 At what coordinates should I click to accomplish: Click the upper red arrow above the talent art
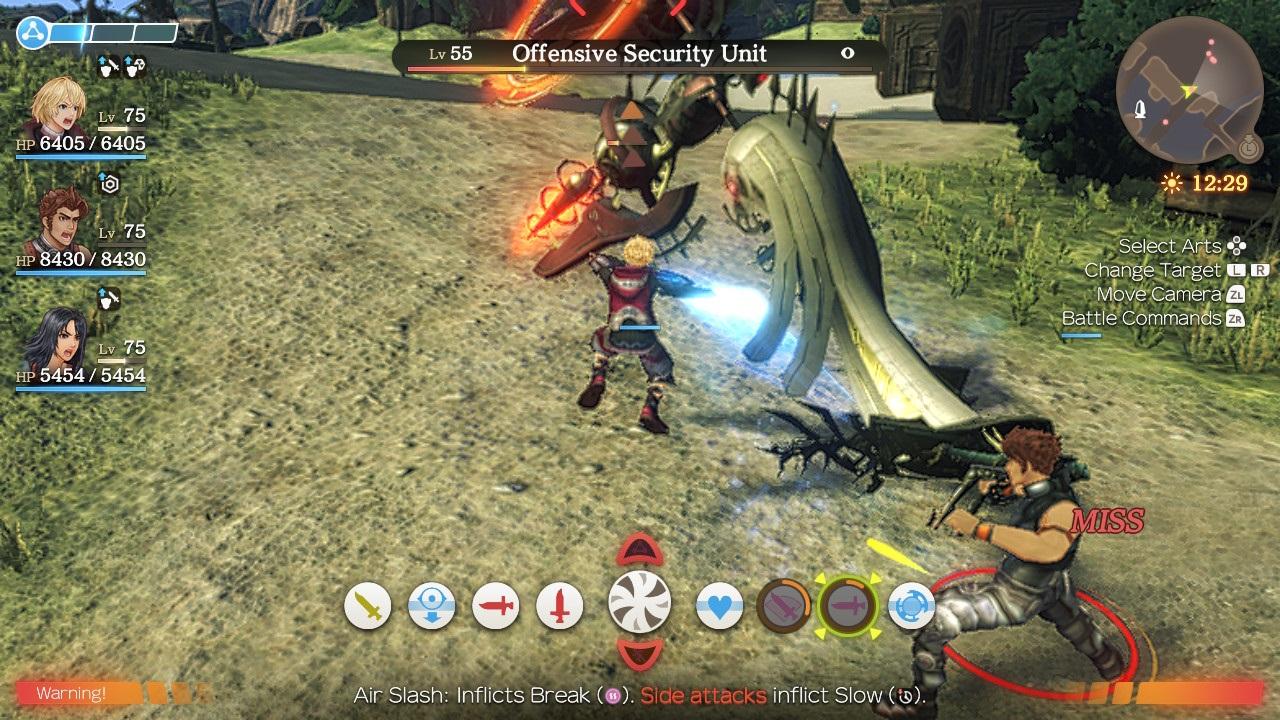click(x=641, y=550)
